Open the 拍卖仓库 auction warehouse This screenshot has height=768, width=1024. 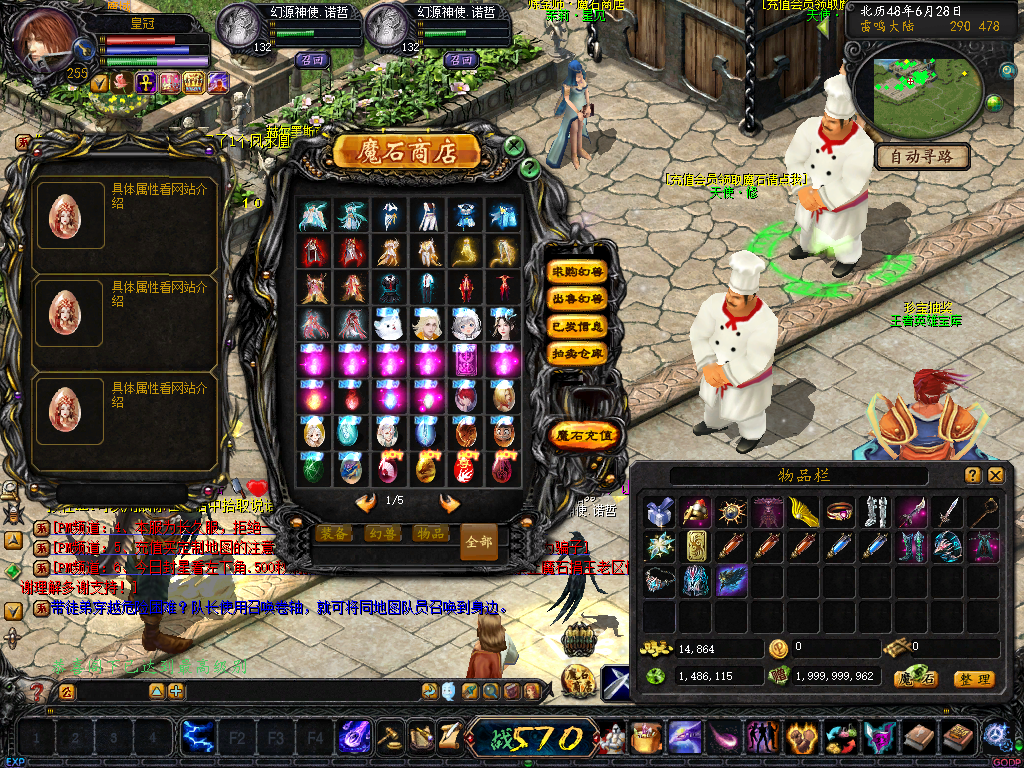tap(578, 353)
